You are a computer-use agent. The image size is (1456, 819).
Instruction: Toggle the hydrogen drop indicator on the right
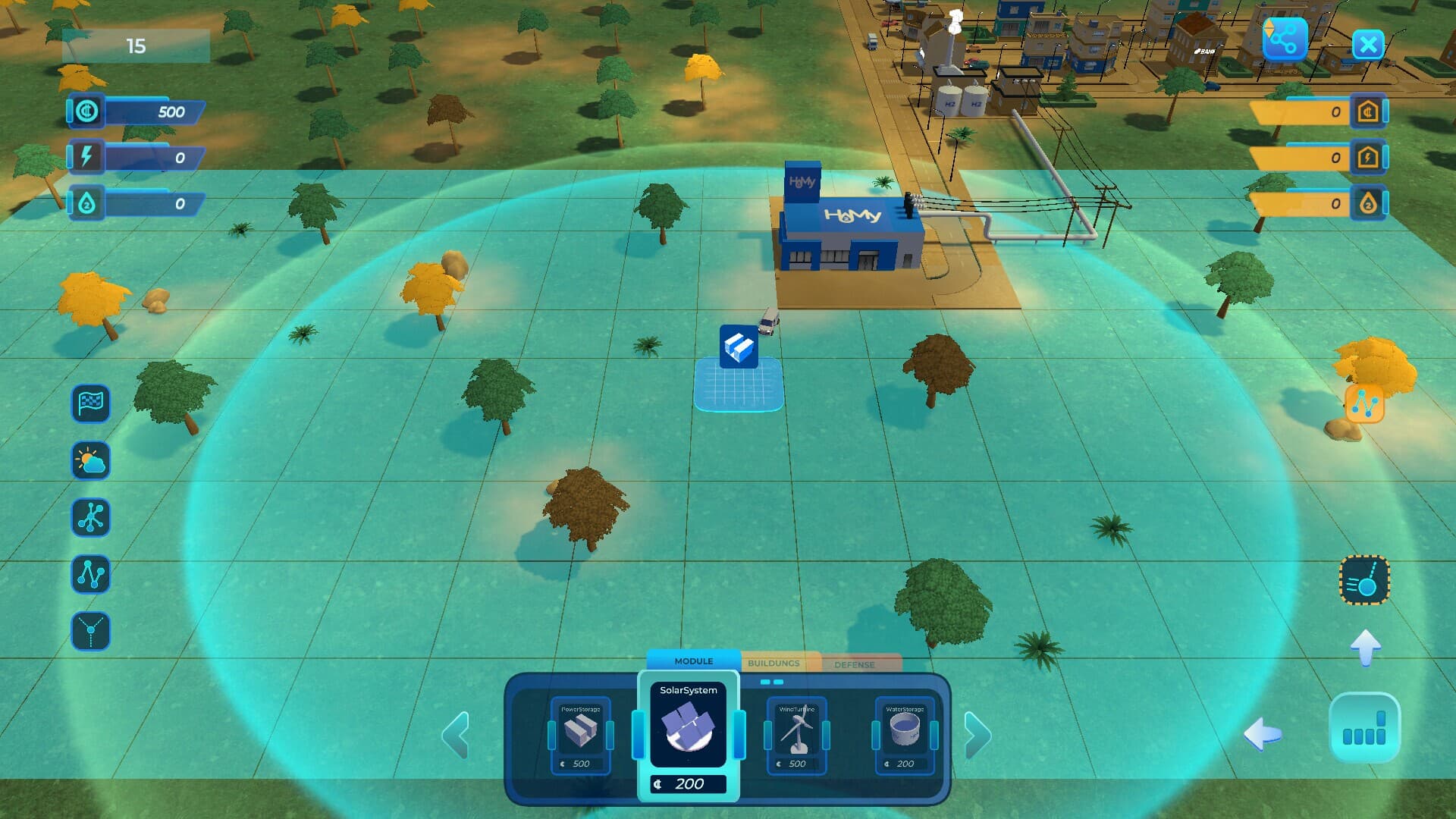(1367, 203)
